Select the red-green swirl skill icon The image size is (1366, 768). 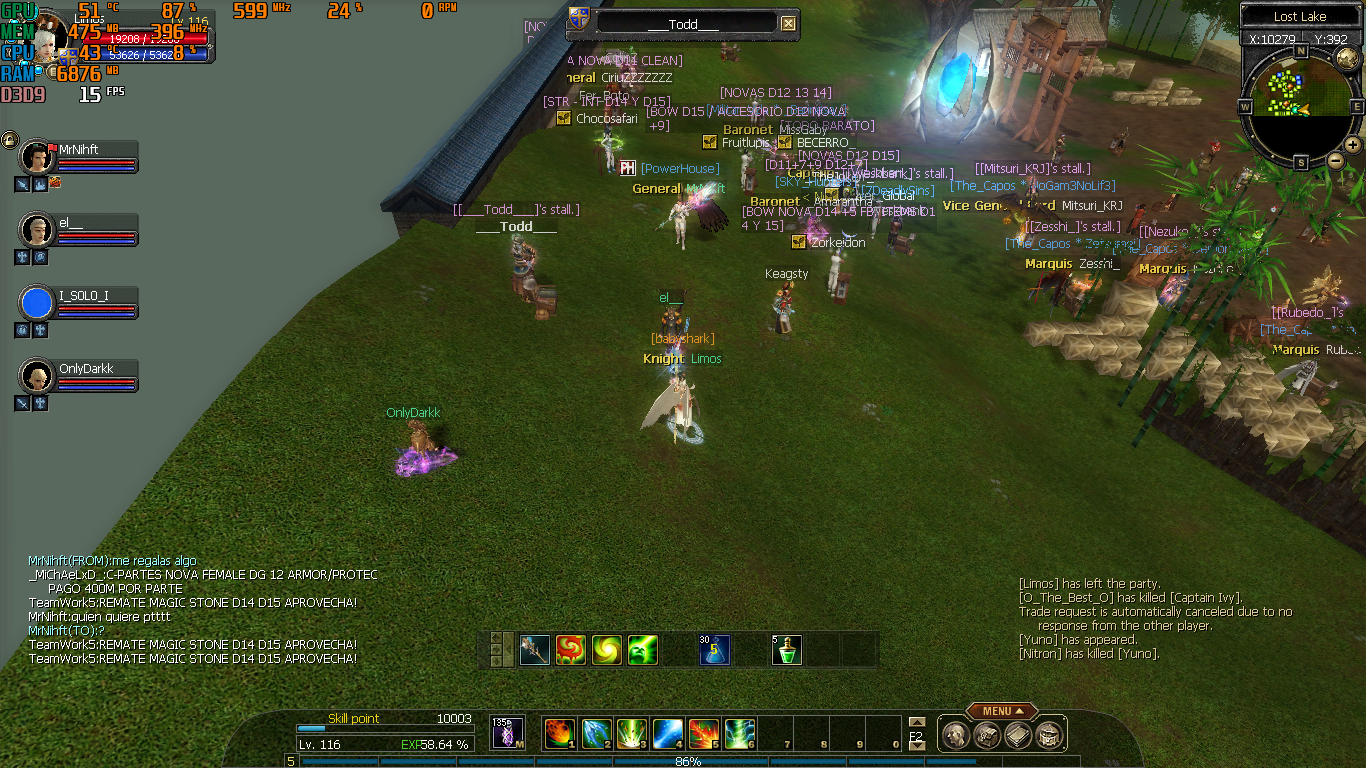(x=570, y=650)
